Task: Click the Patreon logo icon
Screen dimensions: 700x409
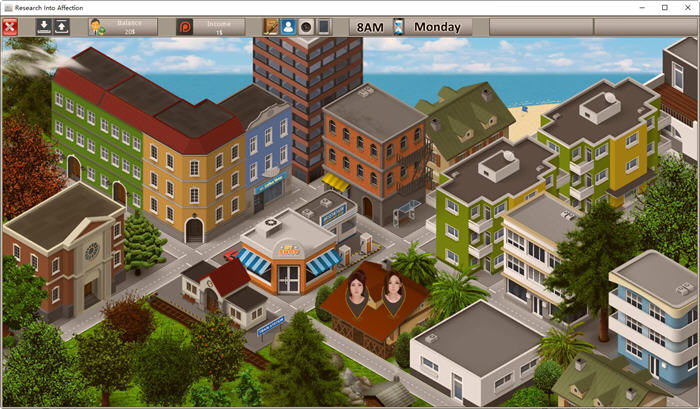Action: [184, 27]
